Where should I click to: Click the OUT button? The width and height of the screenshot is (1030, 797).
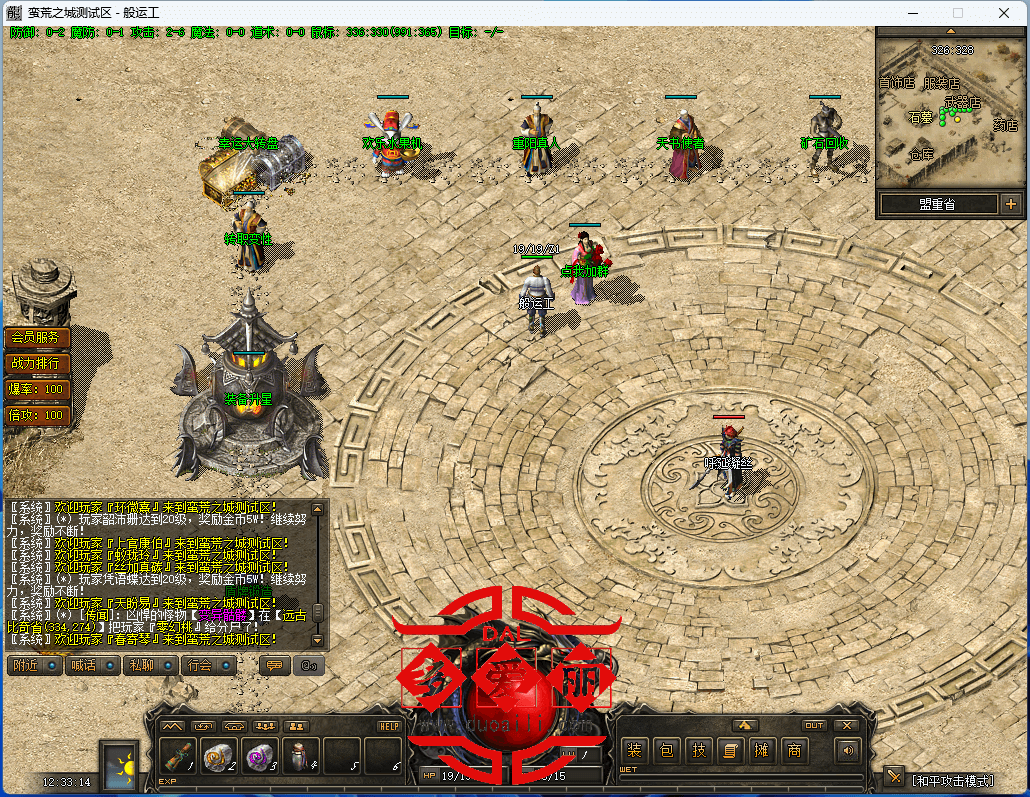(x=814, y=726)
